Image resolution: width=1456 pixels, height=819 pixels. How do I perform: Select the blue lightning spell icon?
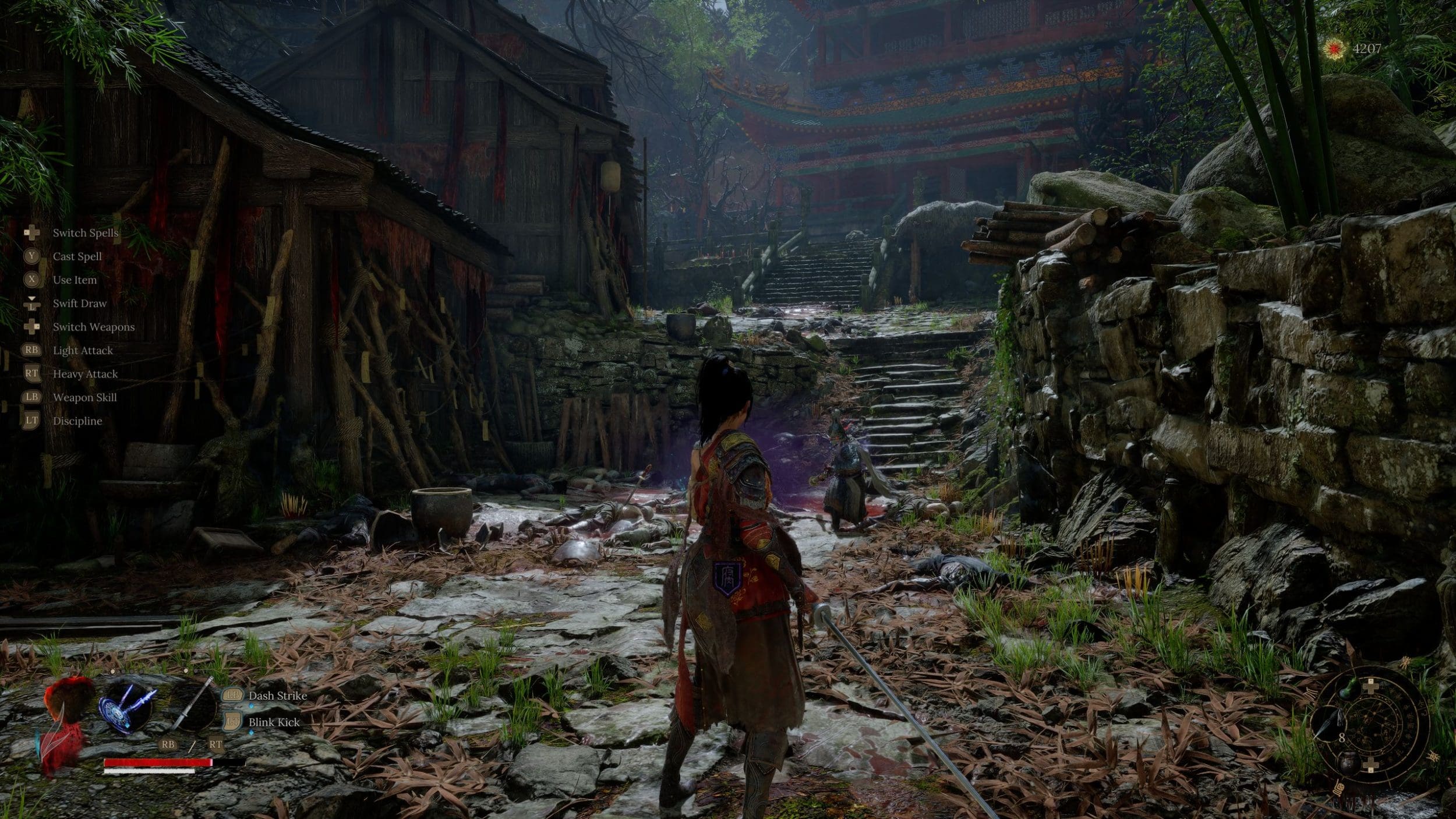click(128, 707)
